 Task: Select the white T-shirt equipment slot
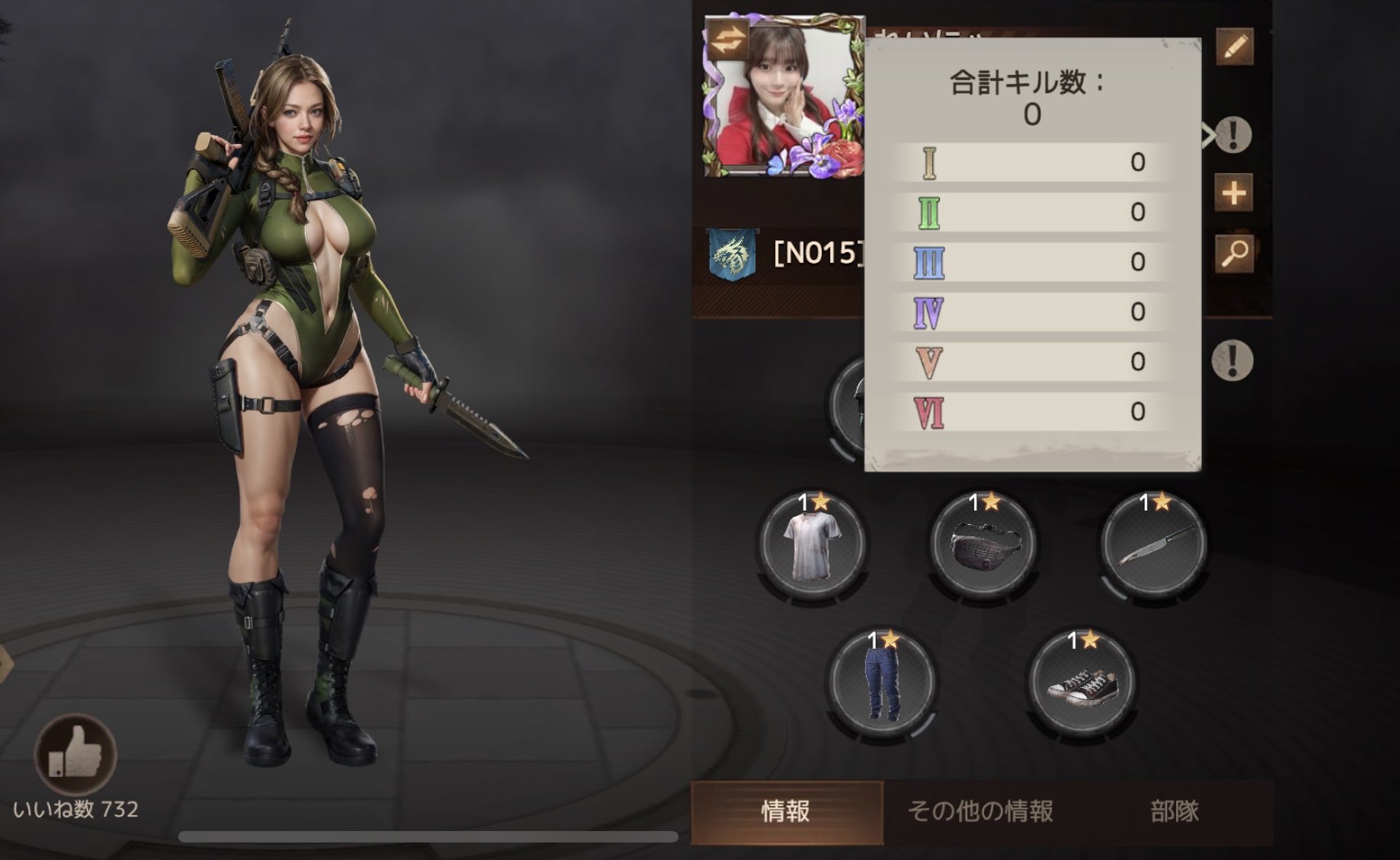813,544
